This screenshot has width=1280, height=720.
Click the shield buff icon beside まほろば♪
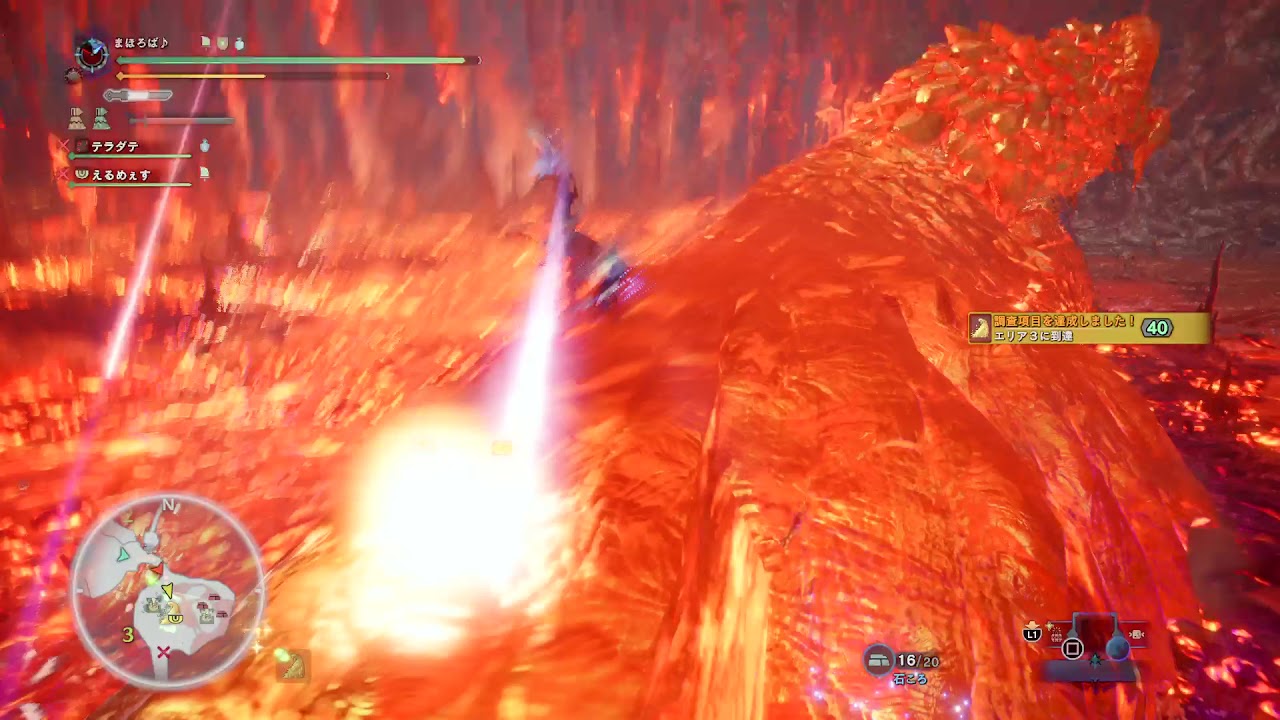[x=221, y=44]
